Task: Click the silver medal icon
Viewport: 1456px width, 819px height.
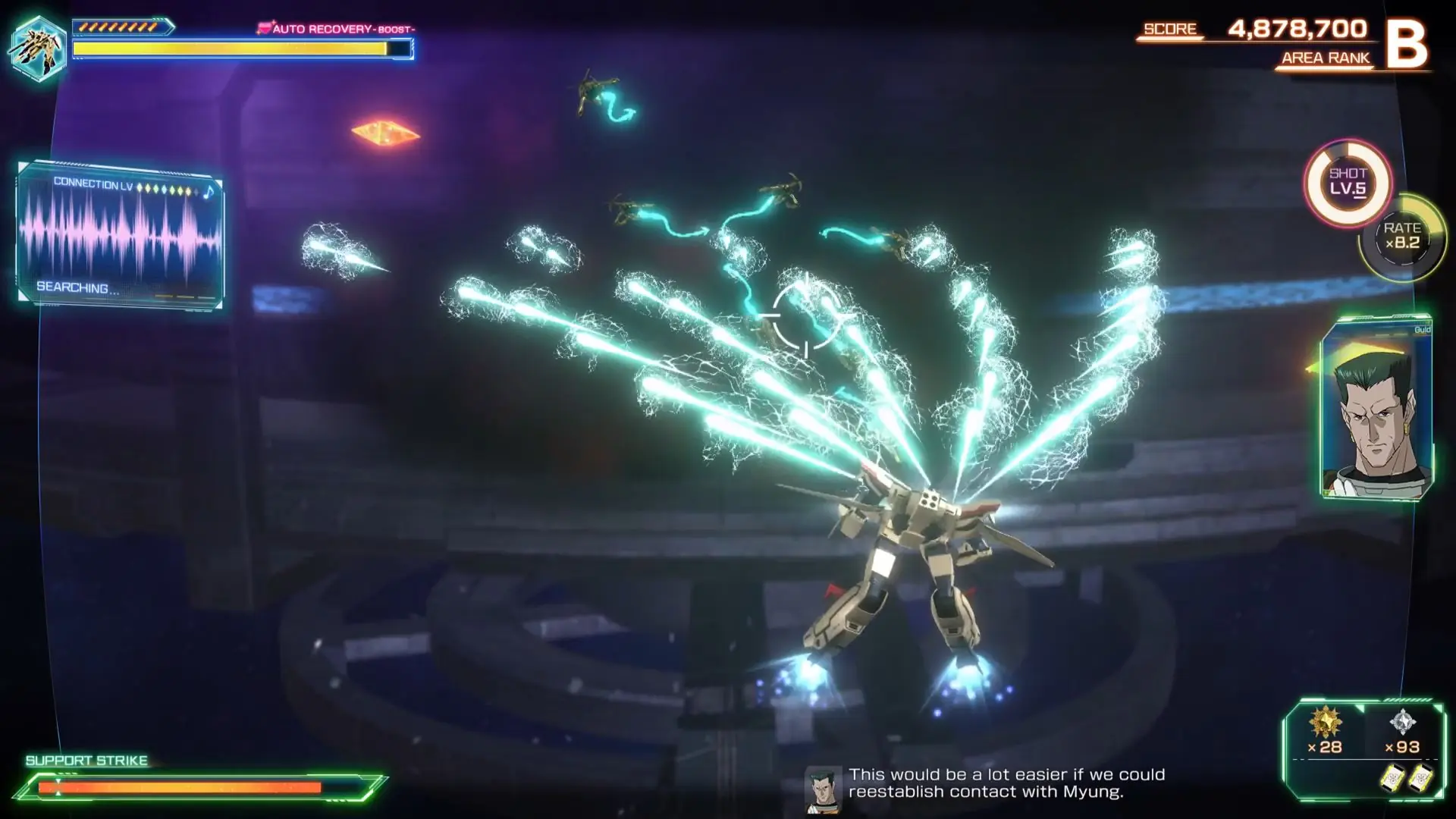Action: pos(1402,721)
